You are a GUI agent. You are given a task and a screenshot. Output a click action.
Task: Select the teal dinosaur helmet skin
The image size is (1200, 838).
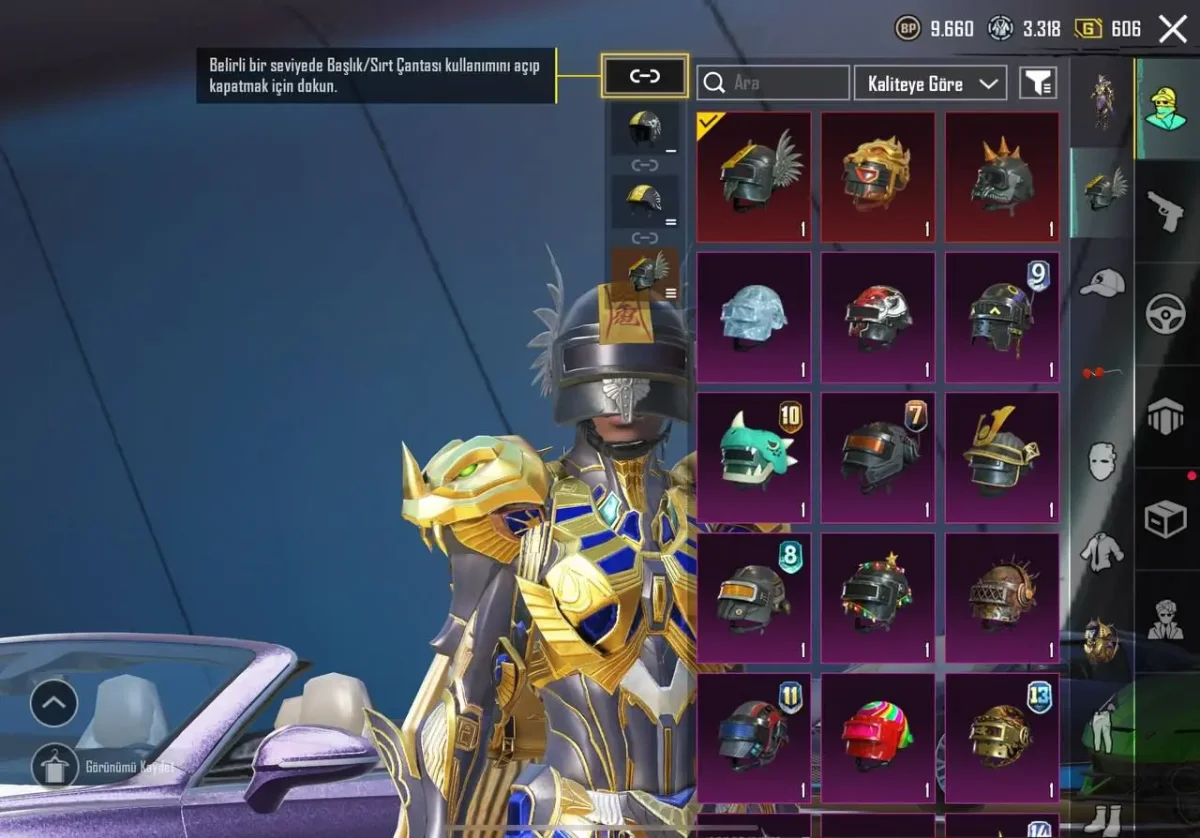click(753, 457)
